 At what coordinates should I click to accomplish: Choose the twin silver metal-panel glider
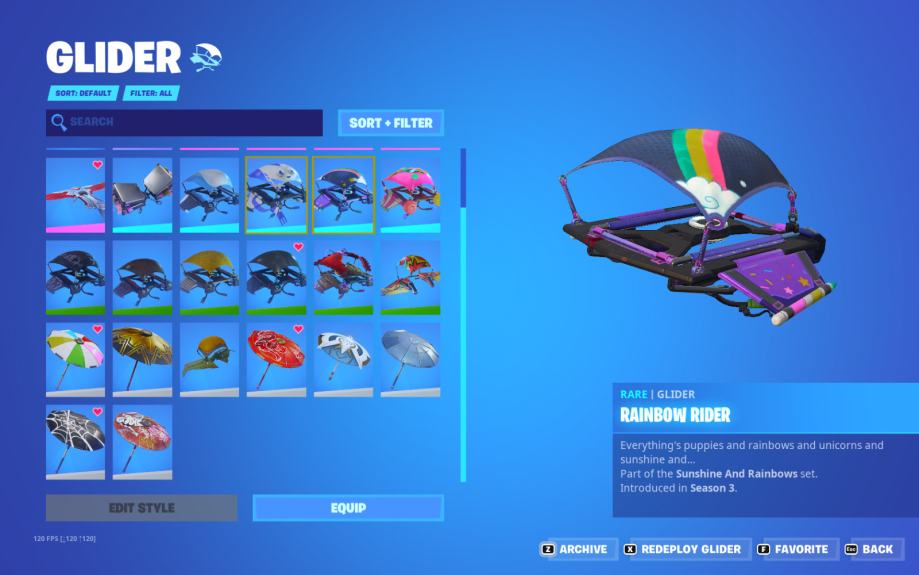(x=142, y=194)
